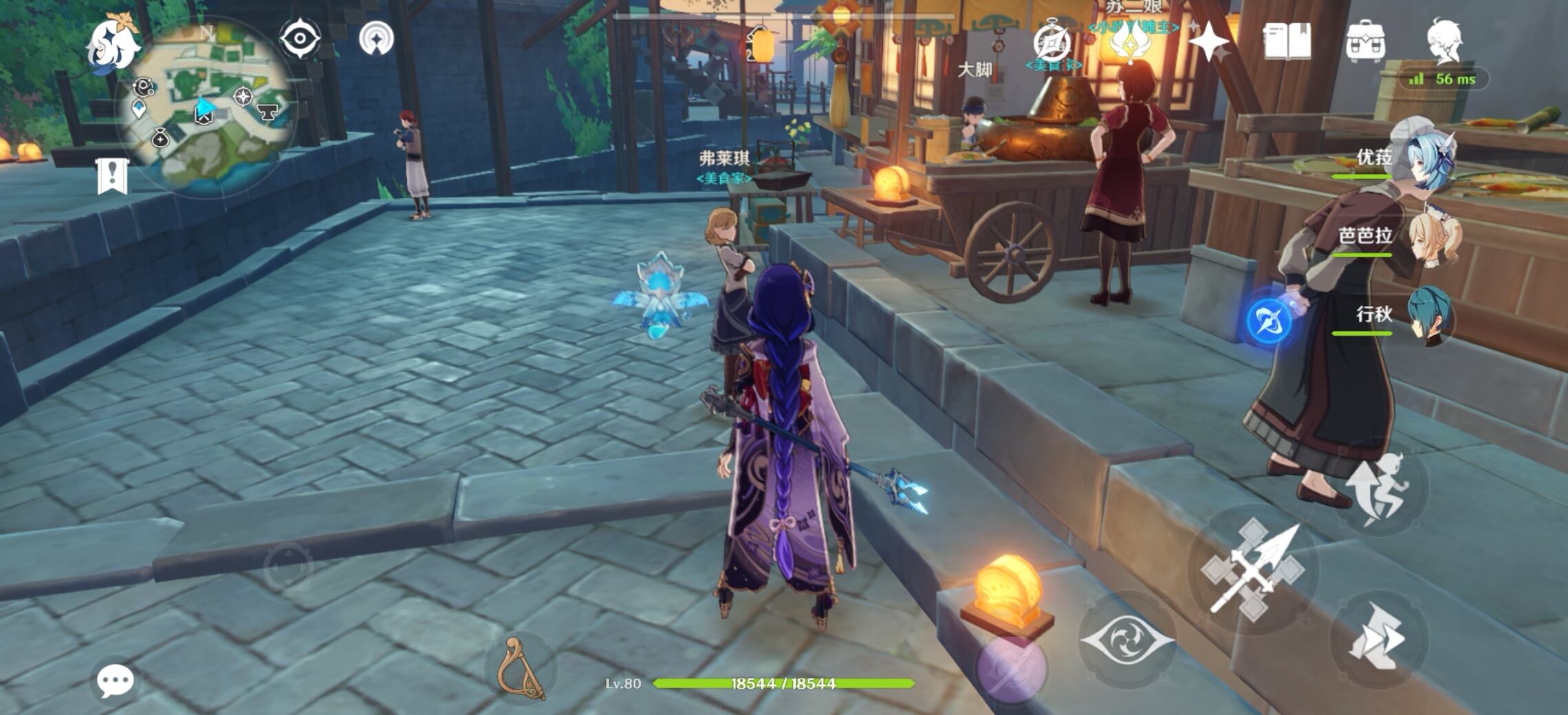Activate elemental sight eye icon
Screen dimensions: 1568x715
tap(300, 38)
